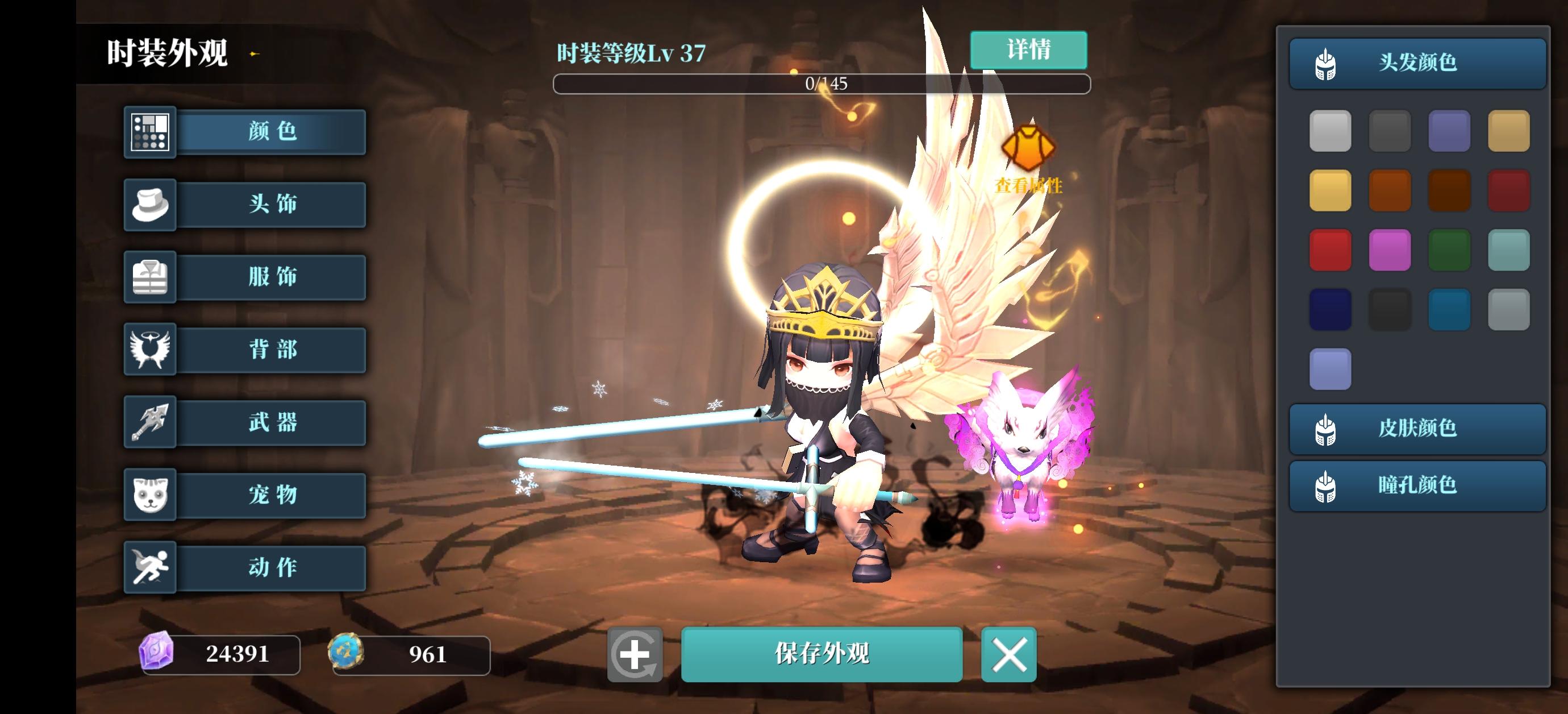Click the 宠物 pet cat icon

tap(149, 495)
